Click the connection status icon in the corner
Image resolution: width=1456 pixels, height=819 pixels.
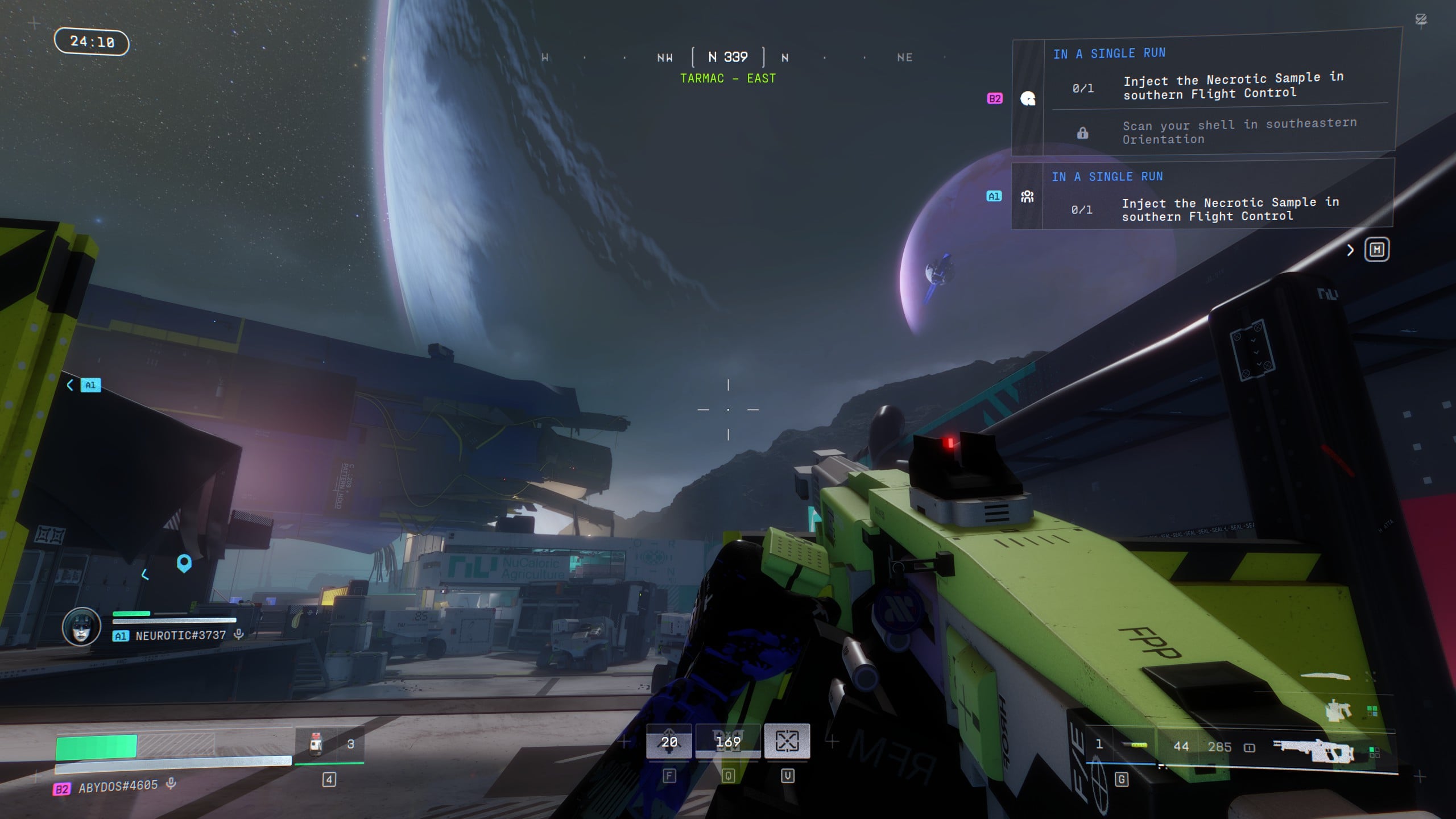1421,20
